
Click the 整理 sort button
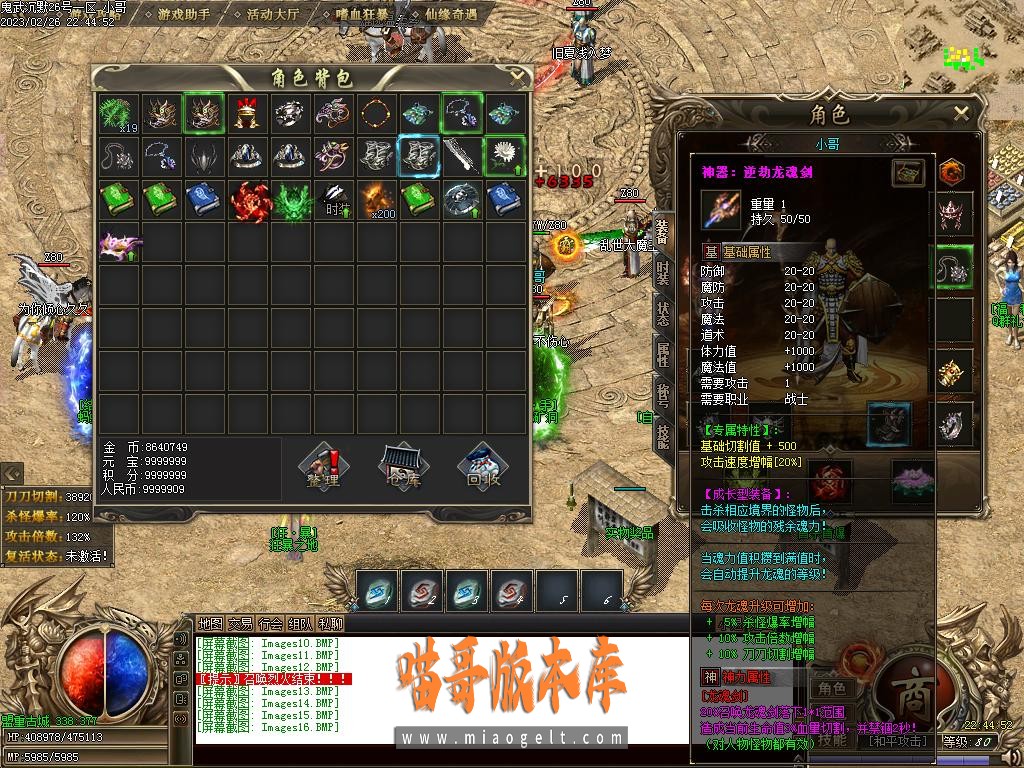(324, 467)
